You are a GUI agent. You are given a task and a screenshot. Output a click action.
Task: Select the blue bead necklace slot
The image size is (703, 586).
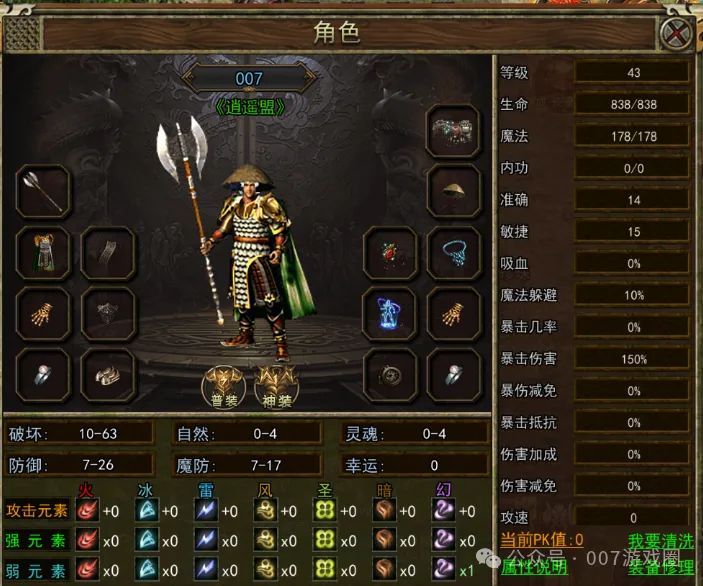click(454, 253)
